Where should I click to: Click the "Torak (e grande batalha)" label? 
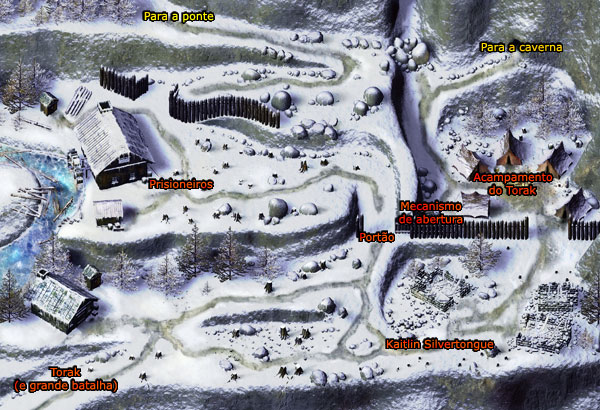pyautogui.click(x=66, y=378)
